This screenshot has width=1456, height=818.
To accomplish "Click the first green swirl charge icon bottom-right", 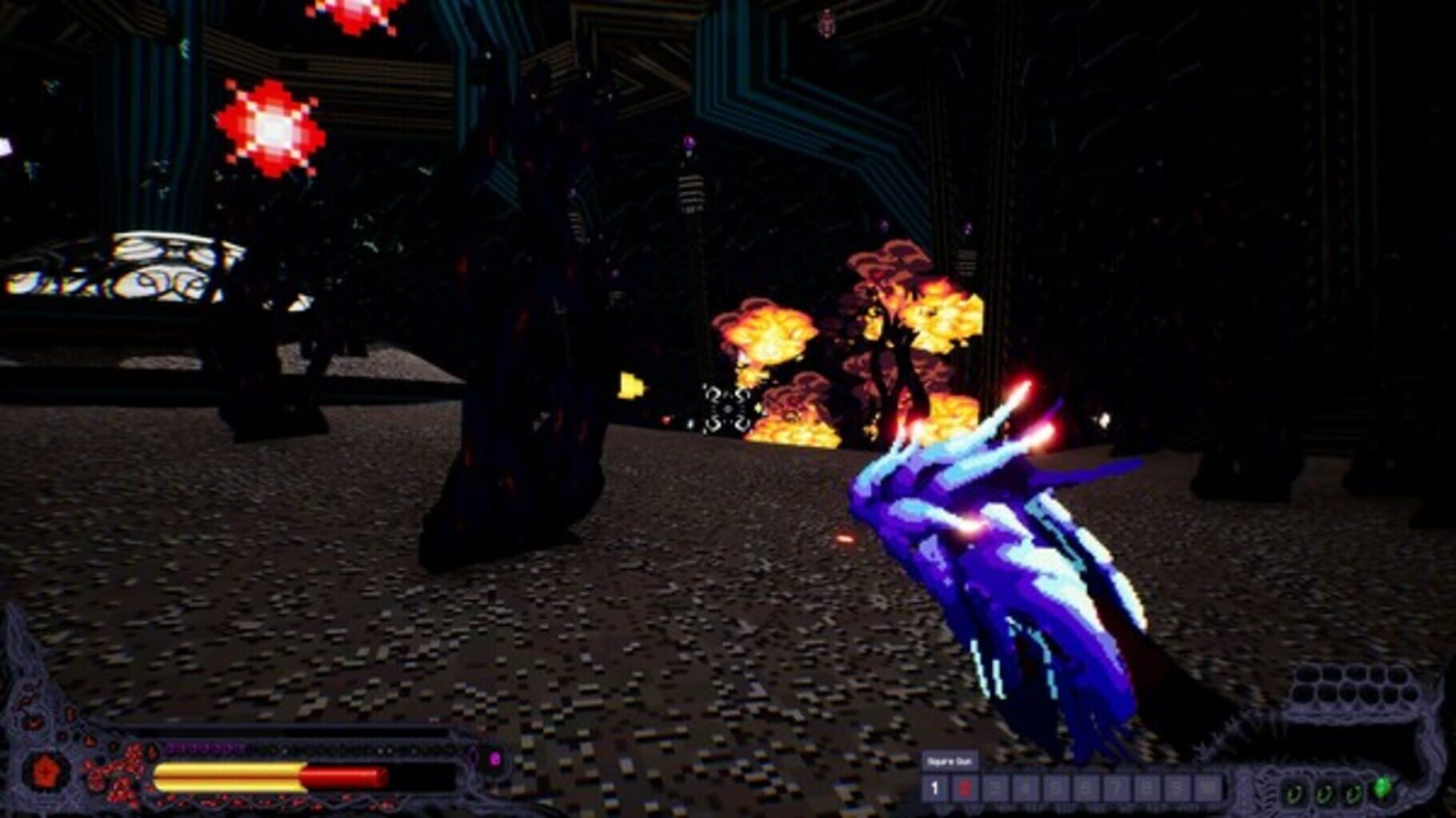I will tap(1294, 793).
